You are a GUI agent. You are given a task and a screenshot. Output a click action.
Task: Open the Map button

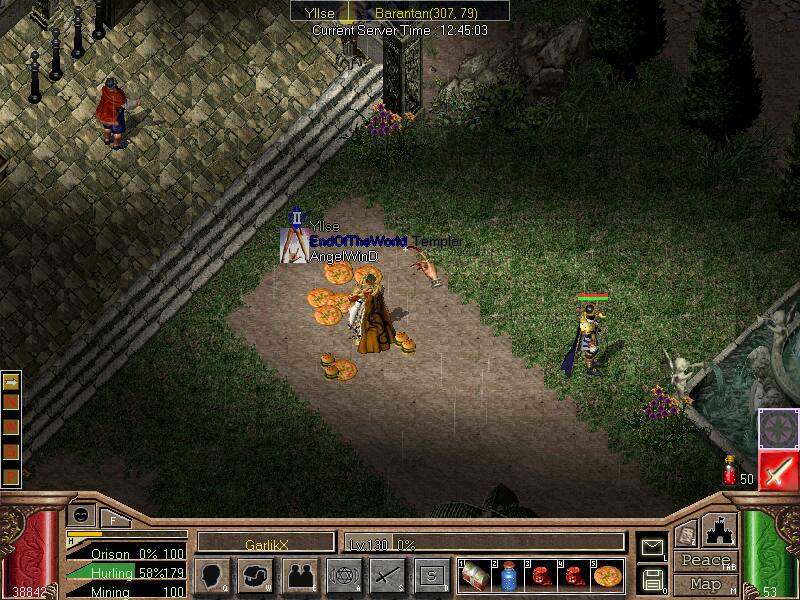pyautogui.click(x=705, y=584)
